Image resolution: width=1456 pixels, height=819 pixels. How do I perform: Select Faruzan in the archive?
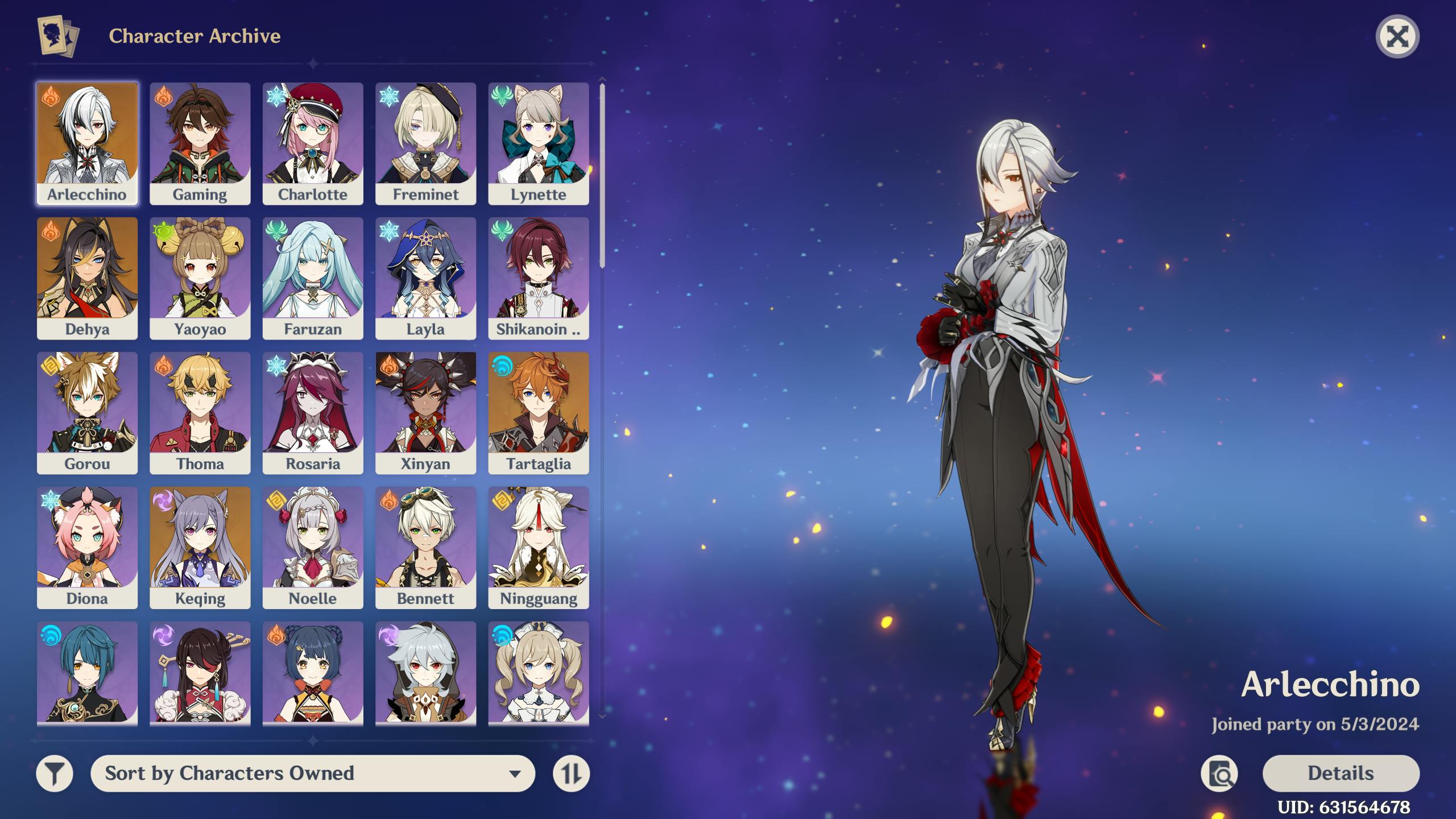312,278
